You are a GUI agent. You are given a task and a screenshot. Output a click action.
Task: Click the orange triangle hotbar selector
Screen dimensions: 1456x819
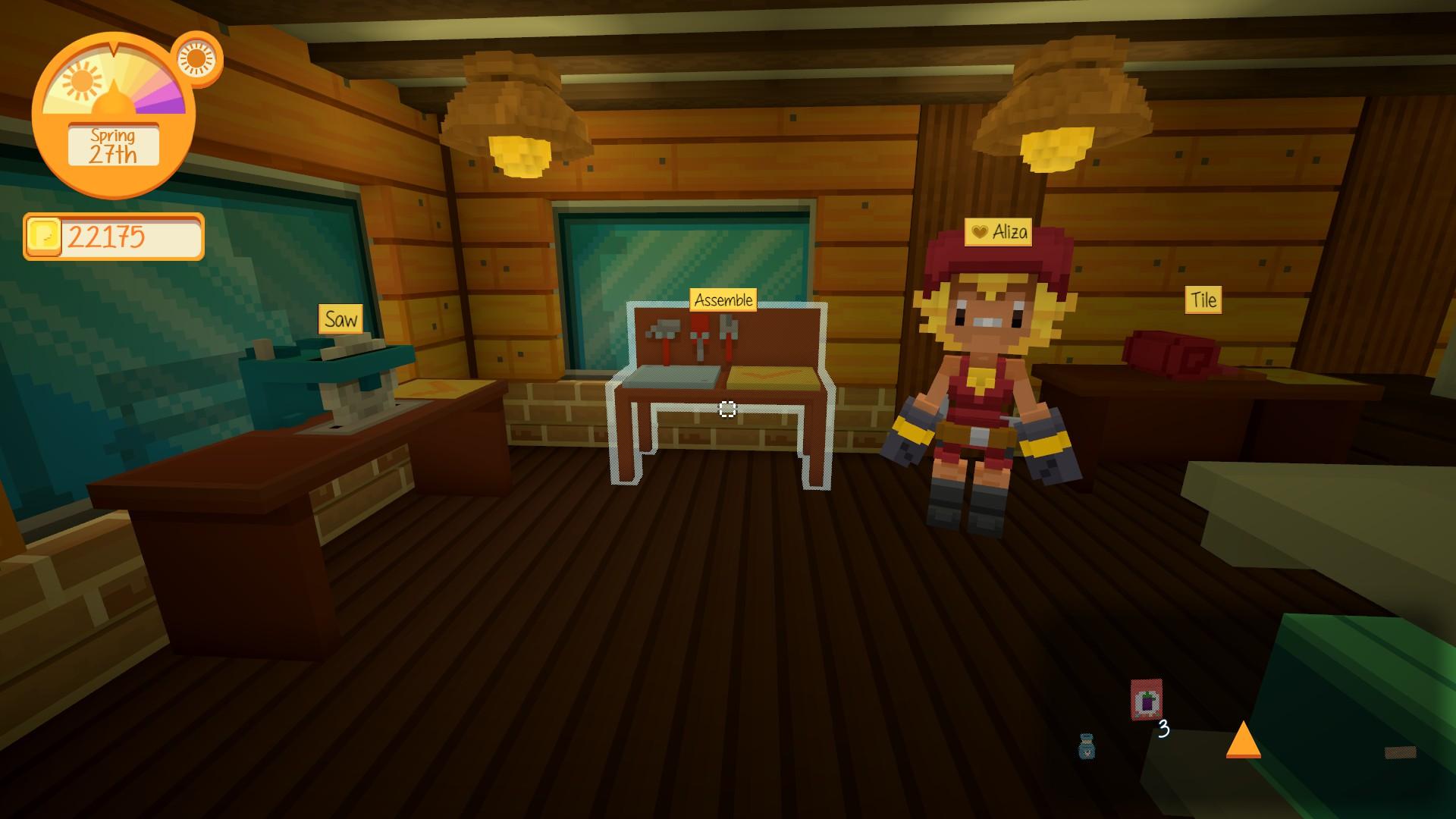coord(1243,740)
